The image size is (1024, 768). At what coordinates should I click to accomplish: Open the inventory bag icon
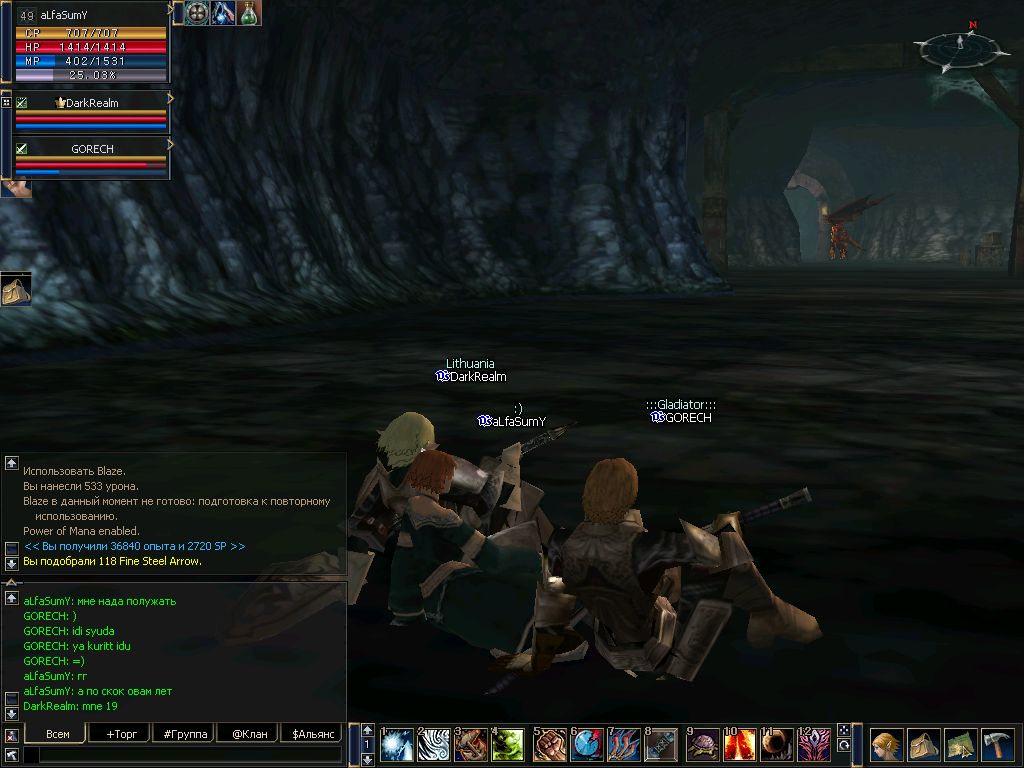(924, 745)
